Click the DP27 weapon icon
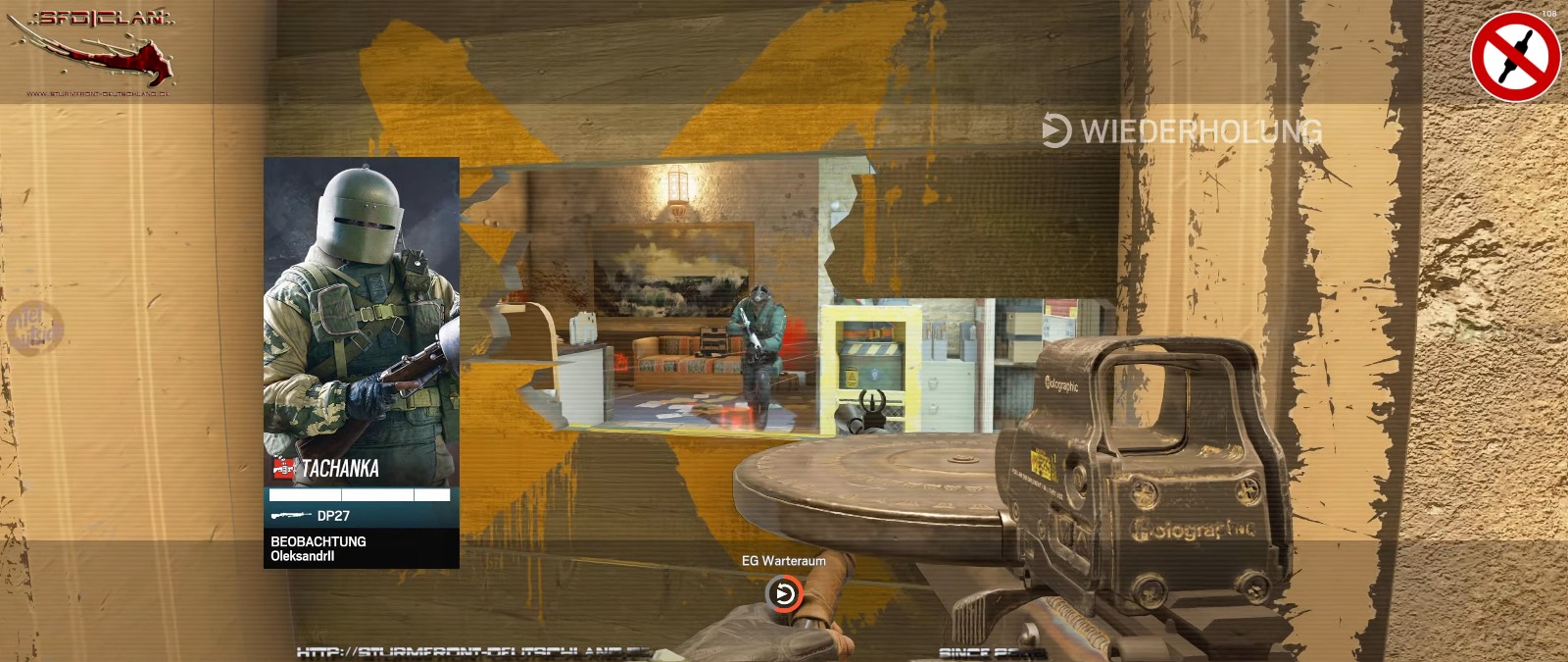1568x662 pixels. (x=290, y=515)
